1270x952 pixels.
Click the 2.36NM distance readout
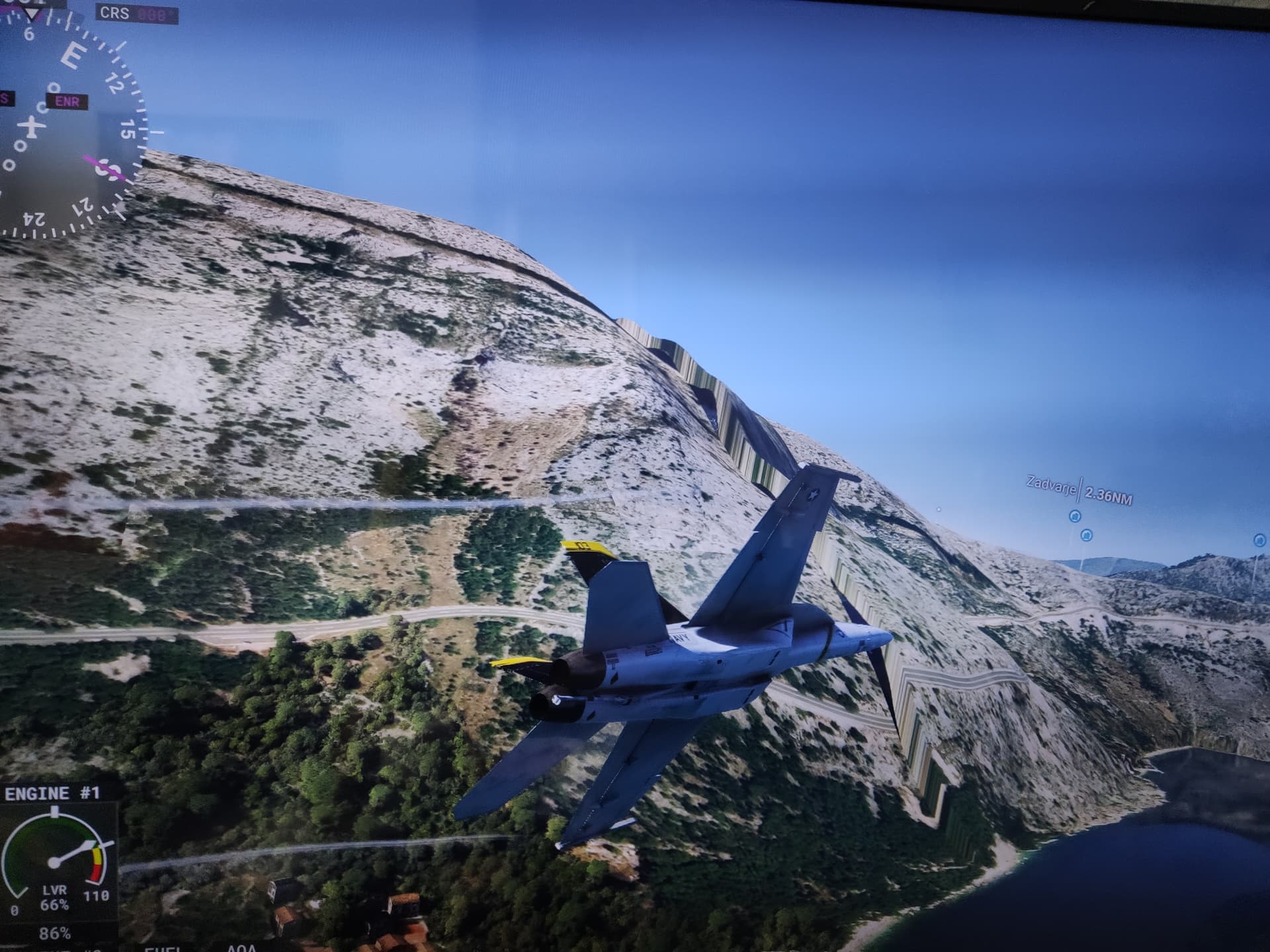click(1108, 494)
